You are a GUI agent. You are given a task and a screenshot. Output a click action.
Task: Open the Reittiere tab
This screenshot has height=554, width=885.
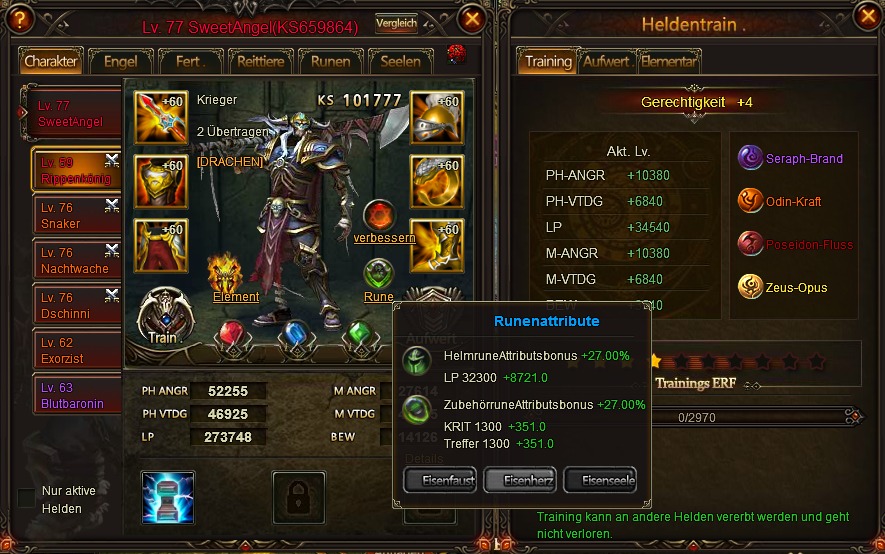tap(260, 61)
